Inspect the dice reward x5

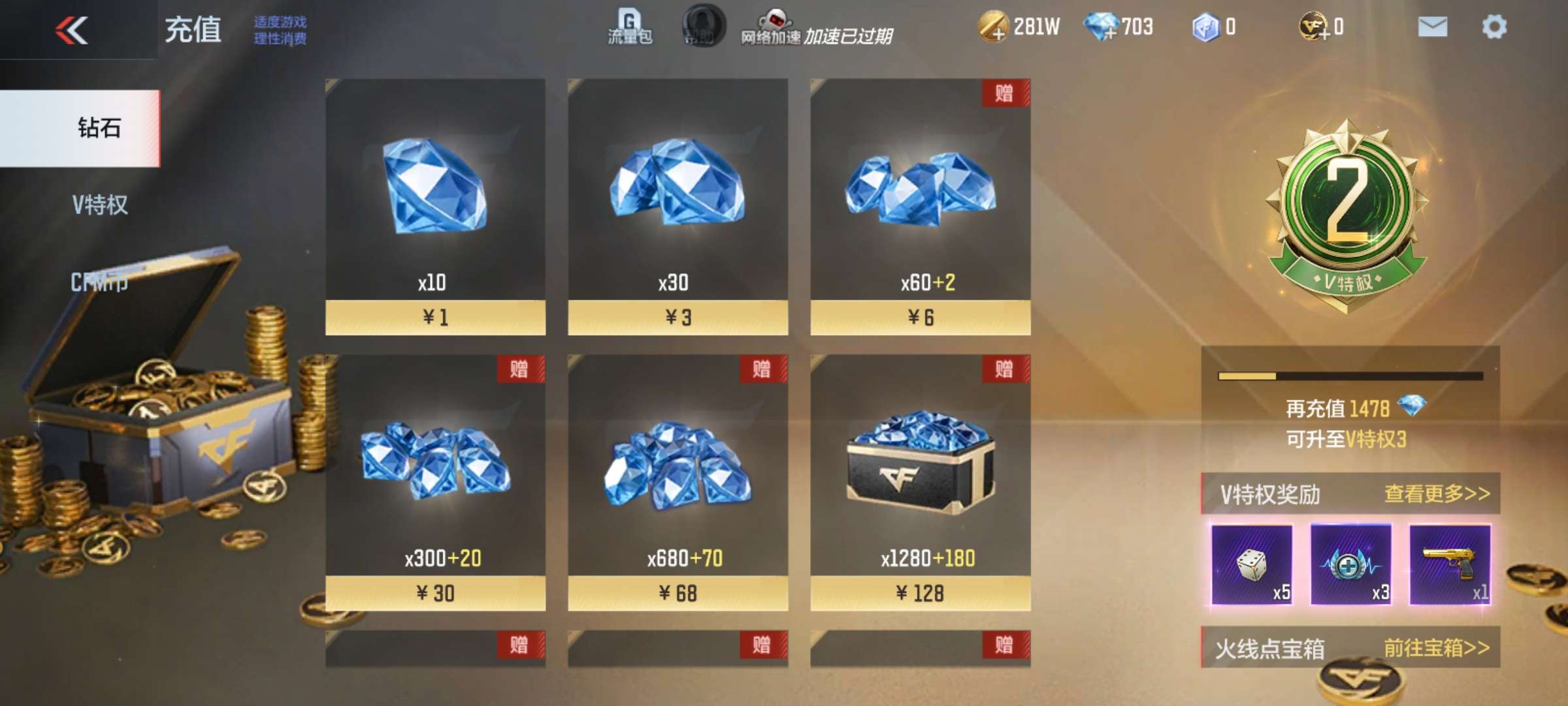pos(1252,565)
